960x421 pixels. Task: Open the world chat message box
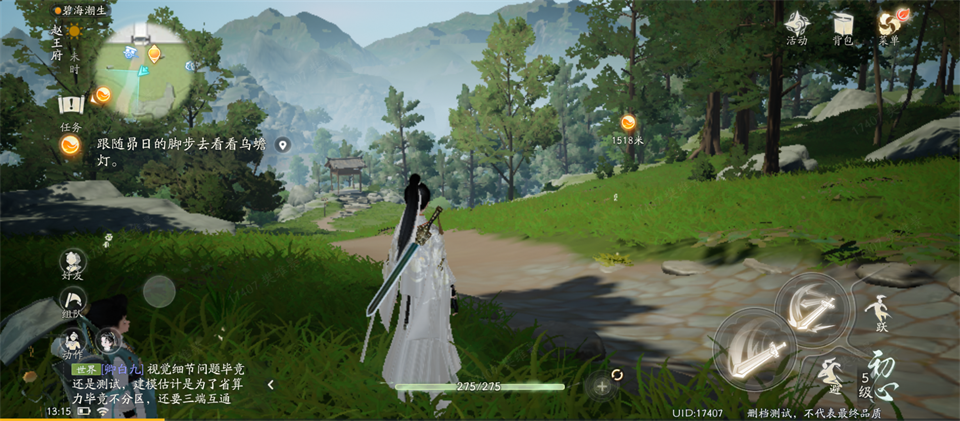pyautogui.click(x=160, y=383)
